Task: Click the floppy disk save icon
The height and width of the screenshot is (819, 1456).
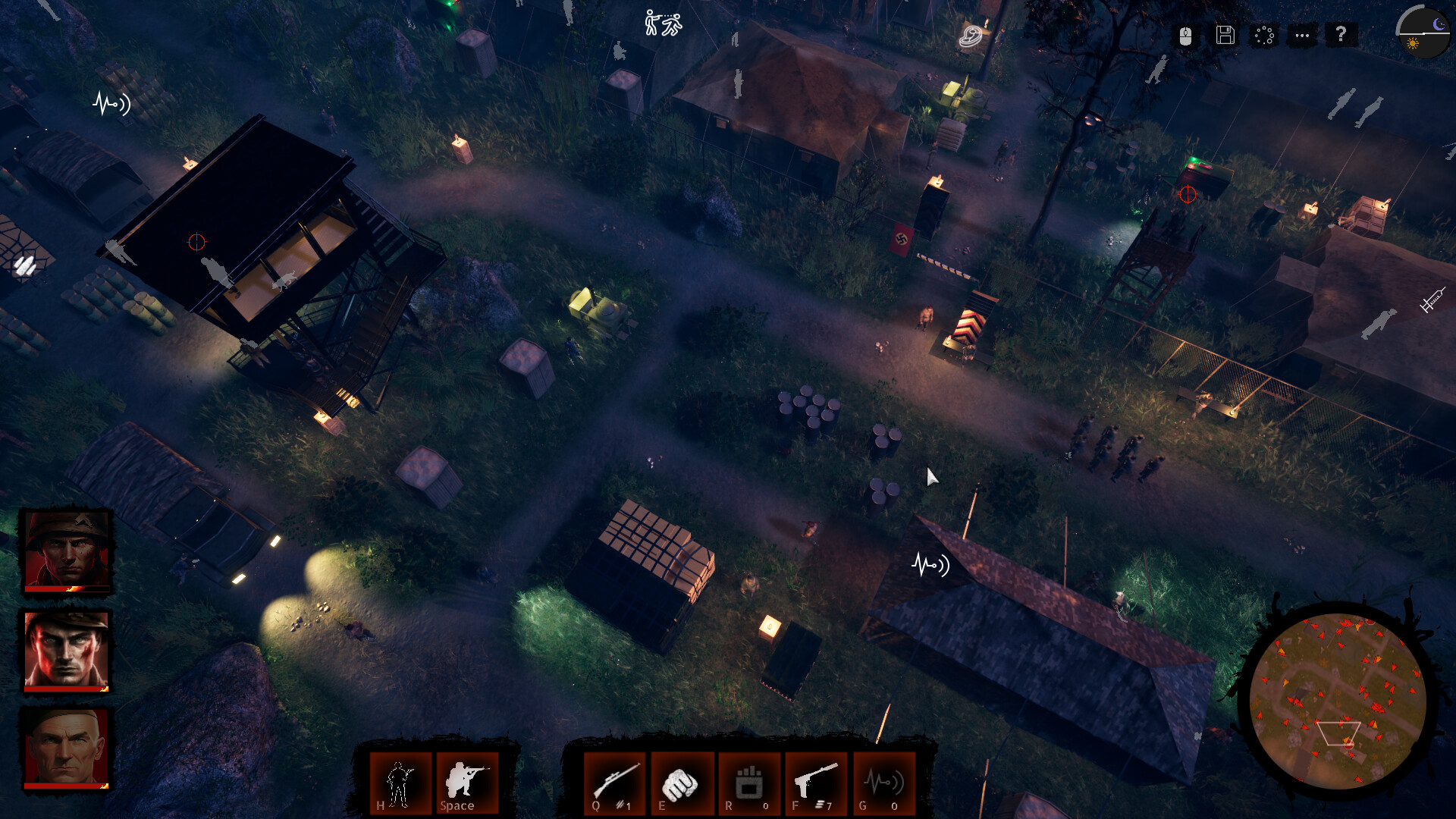Action: [x=1225, y=36]
